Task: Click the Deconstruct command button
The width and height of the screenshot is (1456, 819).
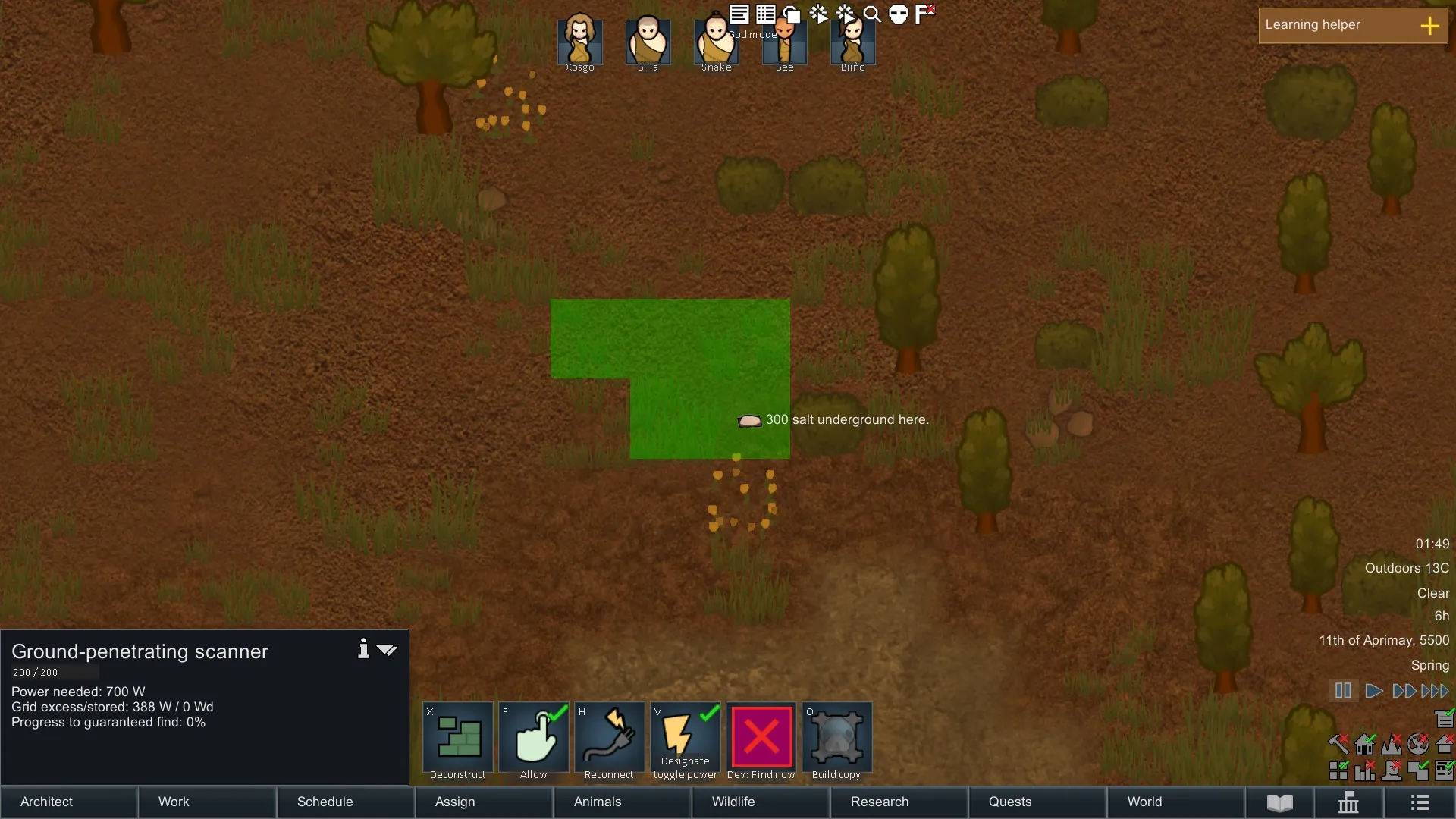Action: pos(458,738)
